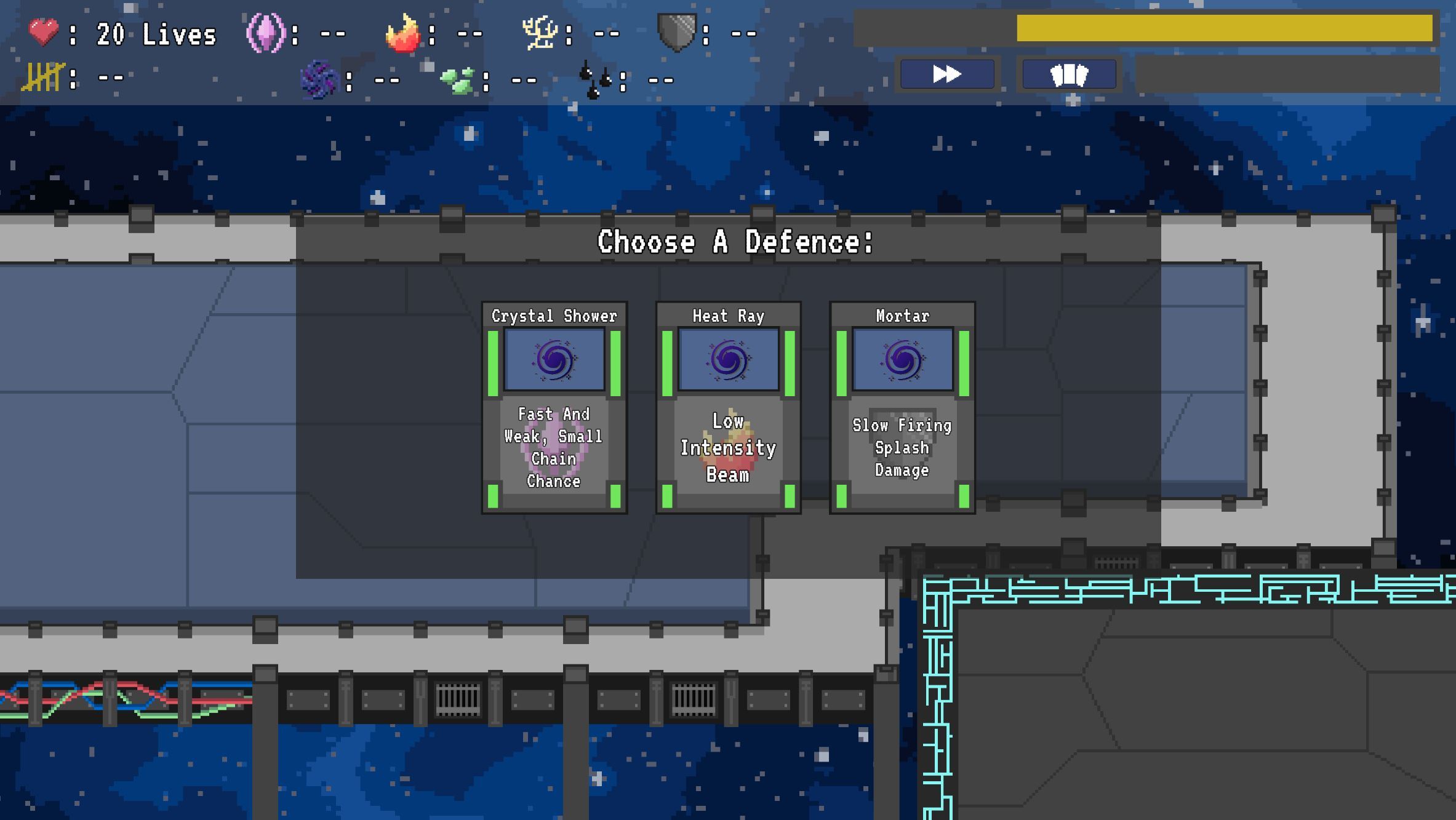This screenshot has width=1456, height=820.
Task: Choose the Crystal Shower defence card
Action: coord(554,407)
